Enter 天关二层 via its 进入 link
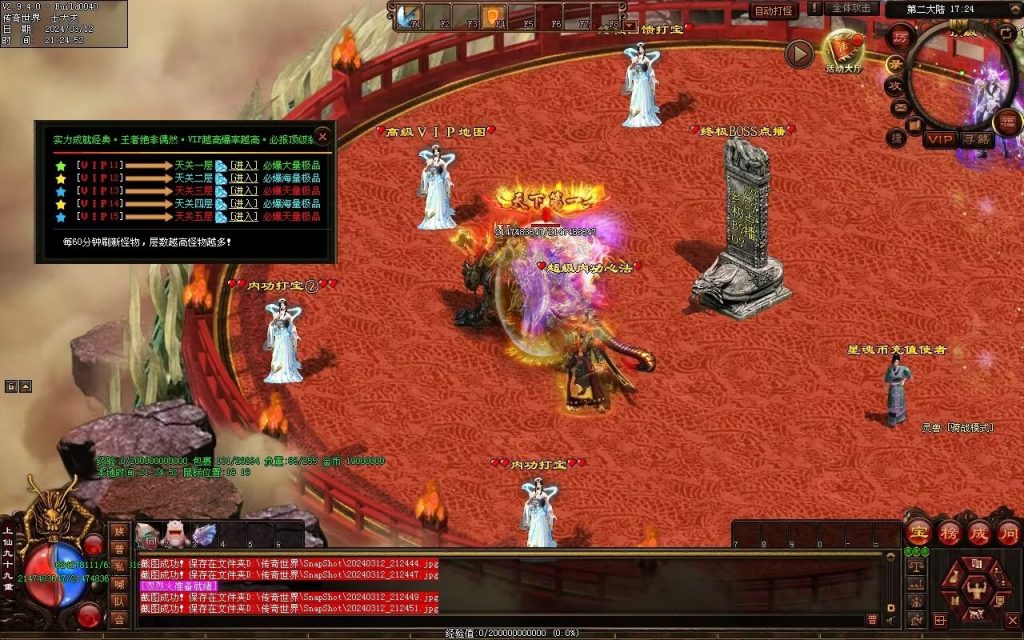Image resolution: width=1024 pixels, height=640 pixels. tap(244, 178)
